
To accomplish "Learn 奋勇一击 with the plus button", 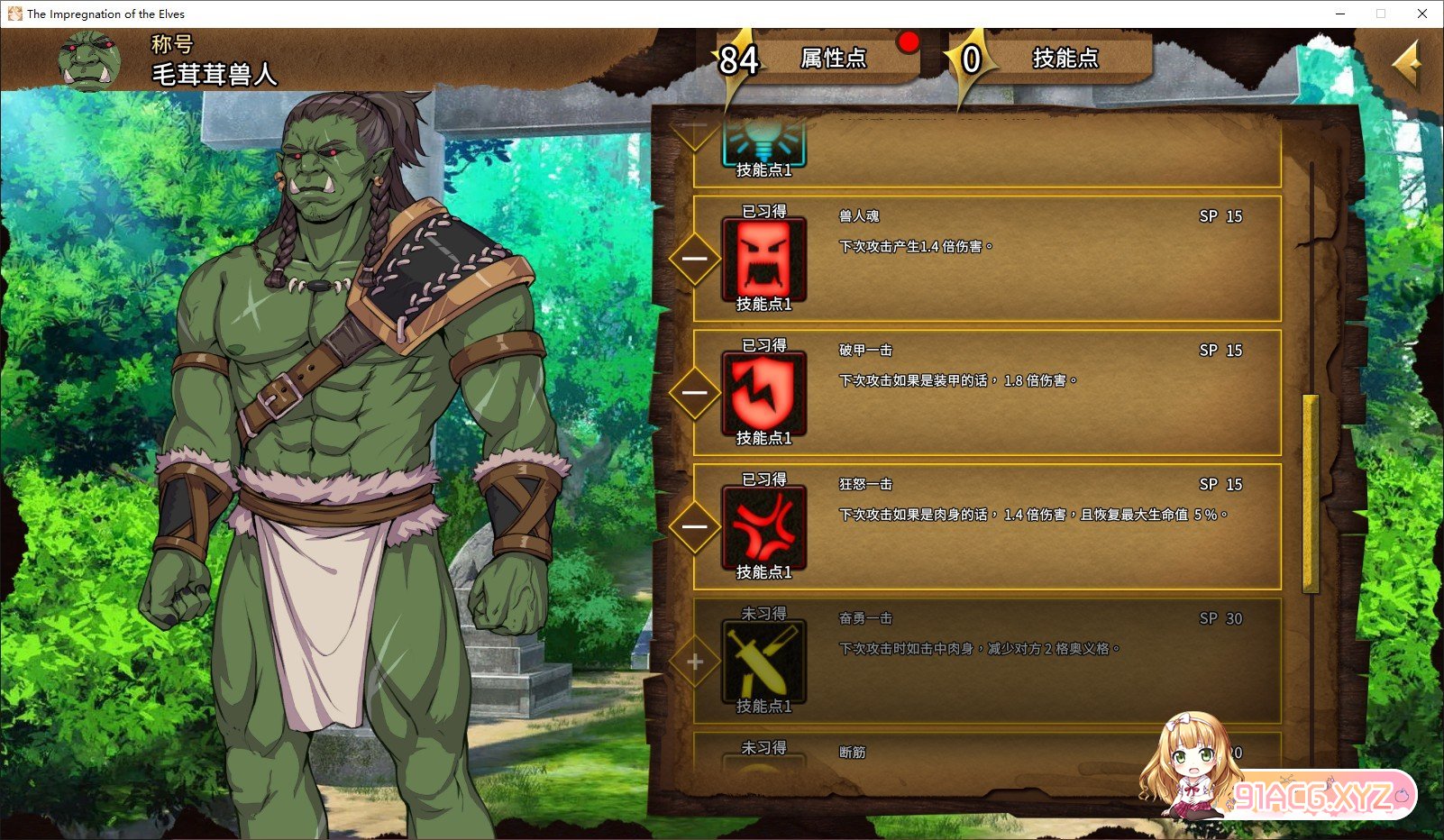I will [x=695, y=662].
